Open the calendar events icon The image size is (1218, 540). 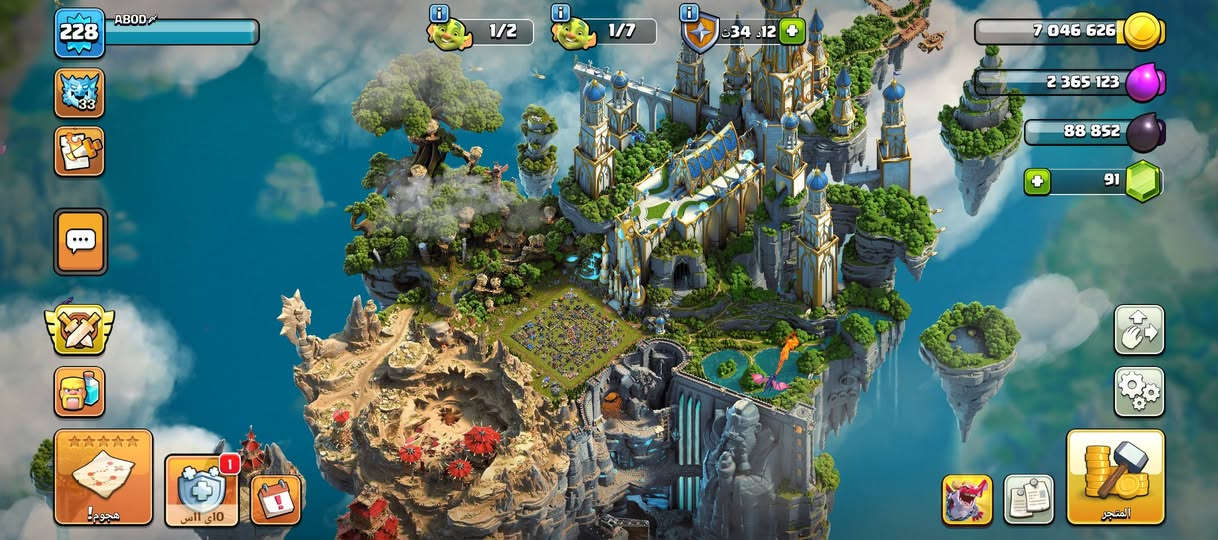[276, 498]
